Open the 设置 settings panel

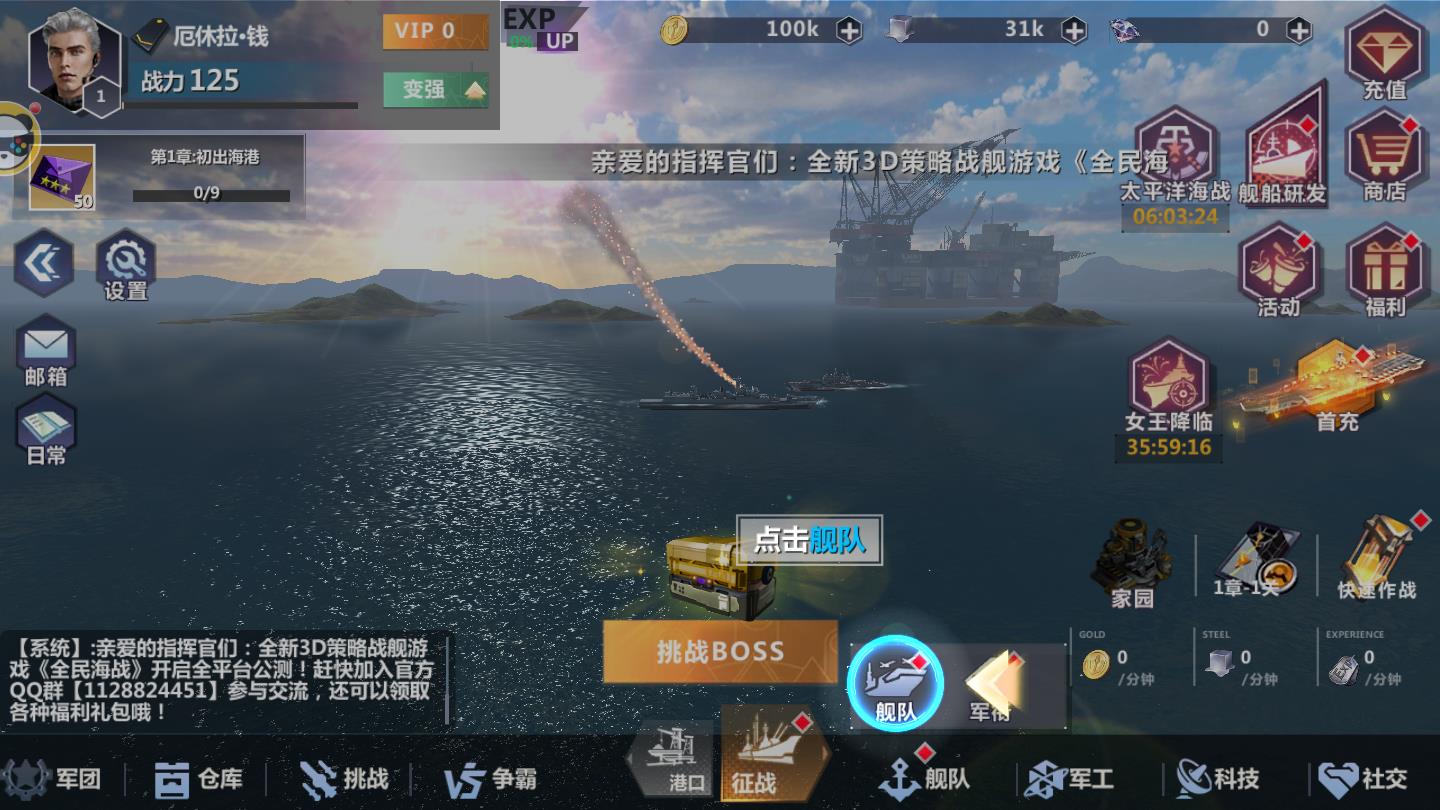coord(124,260)
